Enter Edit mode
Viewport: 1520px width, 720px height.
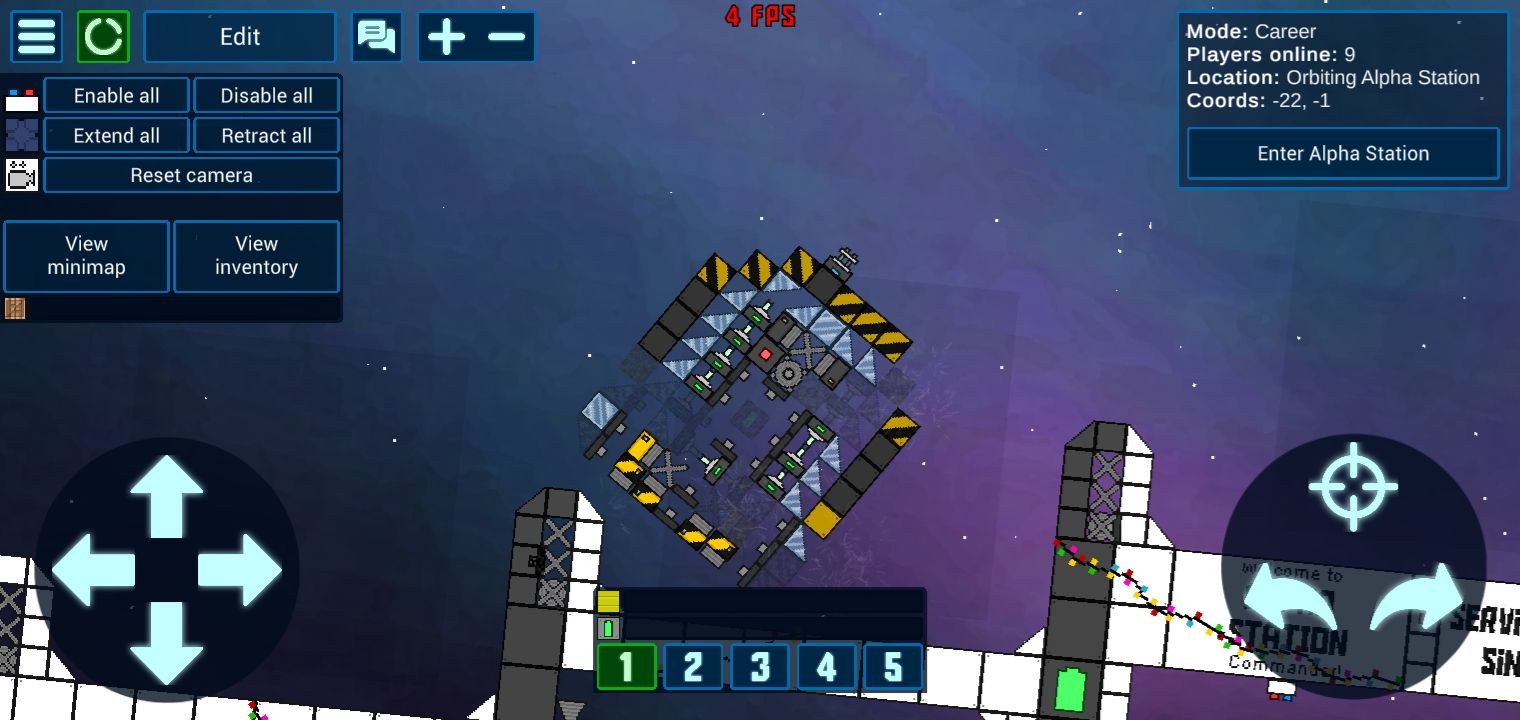pyautogui.click(x=240, y=37)
